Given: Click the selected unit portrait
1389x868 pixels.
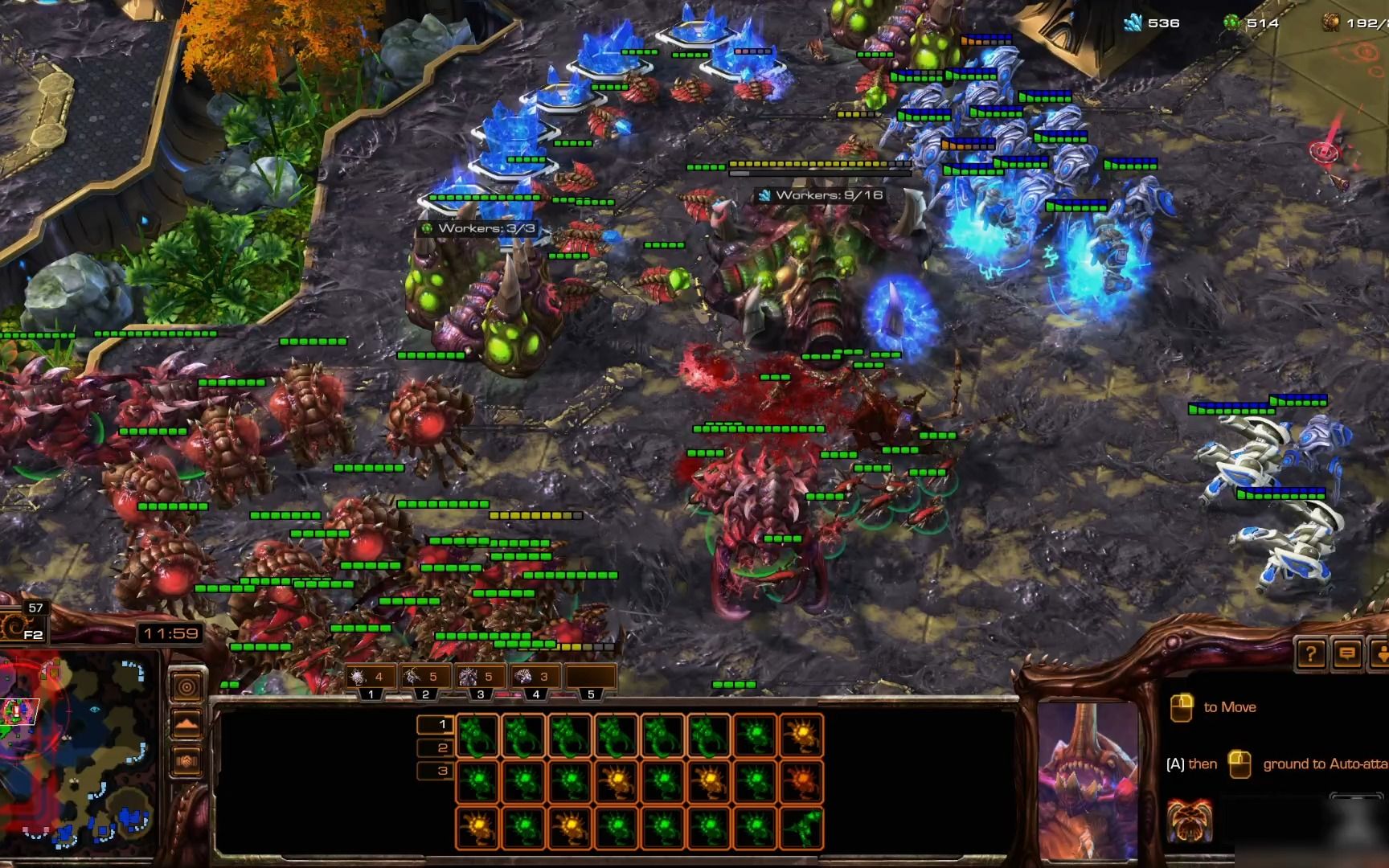Looking at the screenshot, I should [1087, 780].
